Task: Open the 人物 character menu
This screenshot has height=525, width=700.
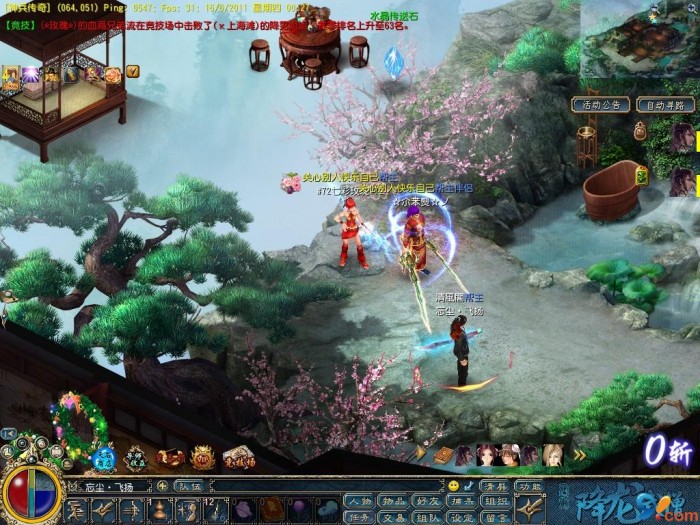Action: [x=358, y=500]
